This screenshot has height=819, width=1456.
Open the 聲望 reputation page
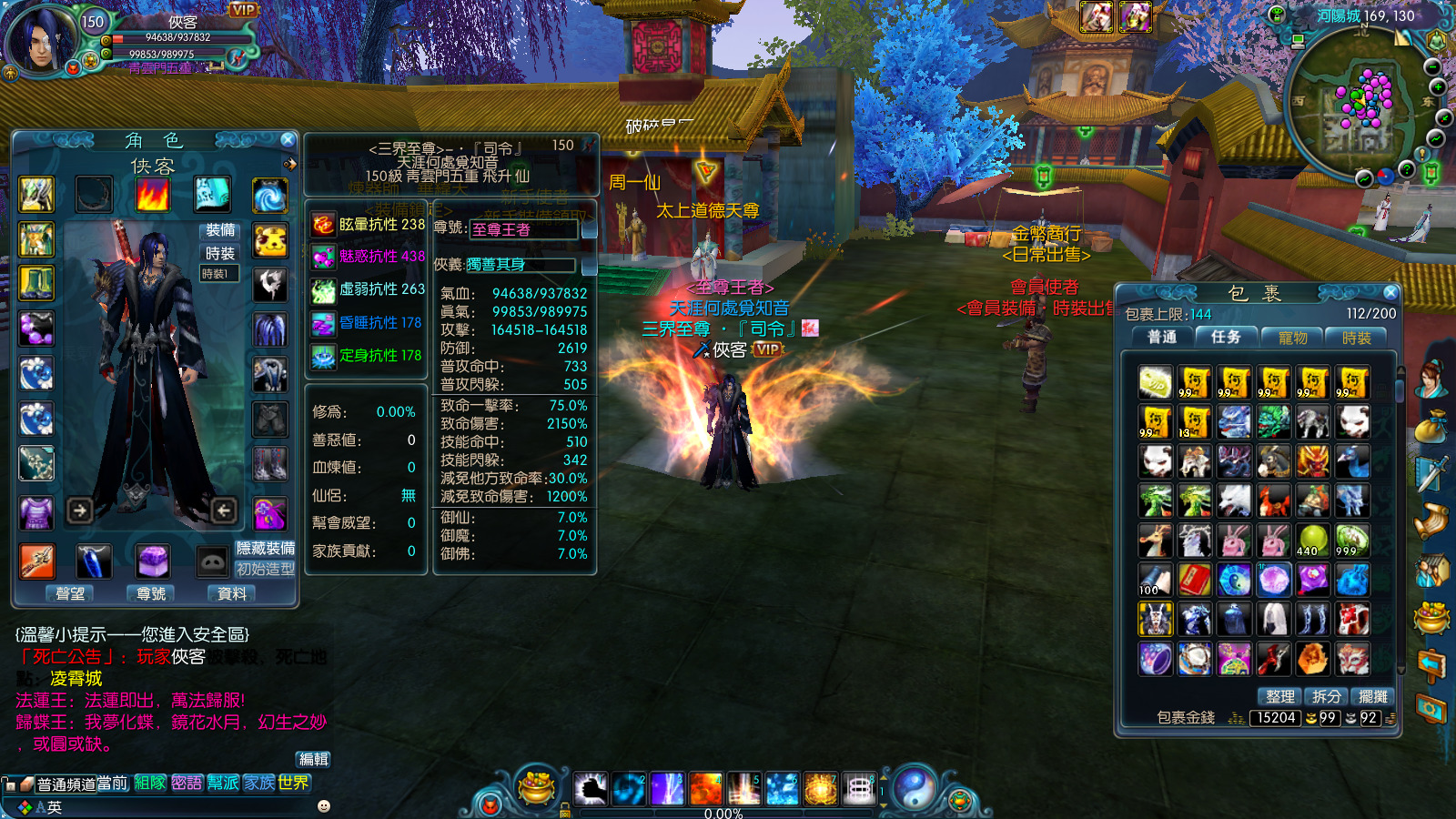pyautogui.click(x=70, y=593)
